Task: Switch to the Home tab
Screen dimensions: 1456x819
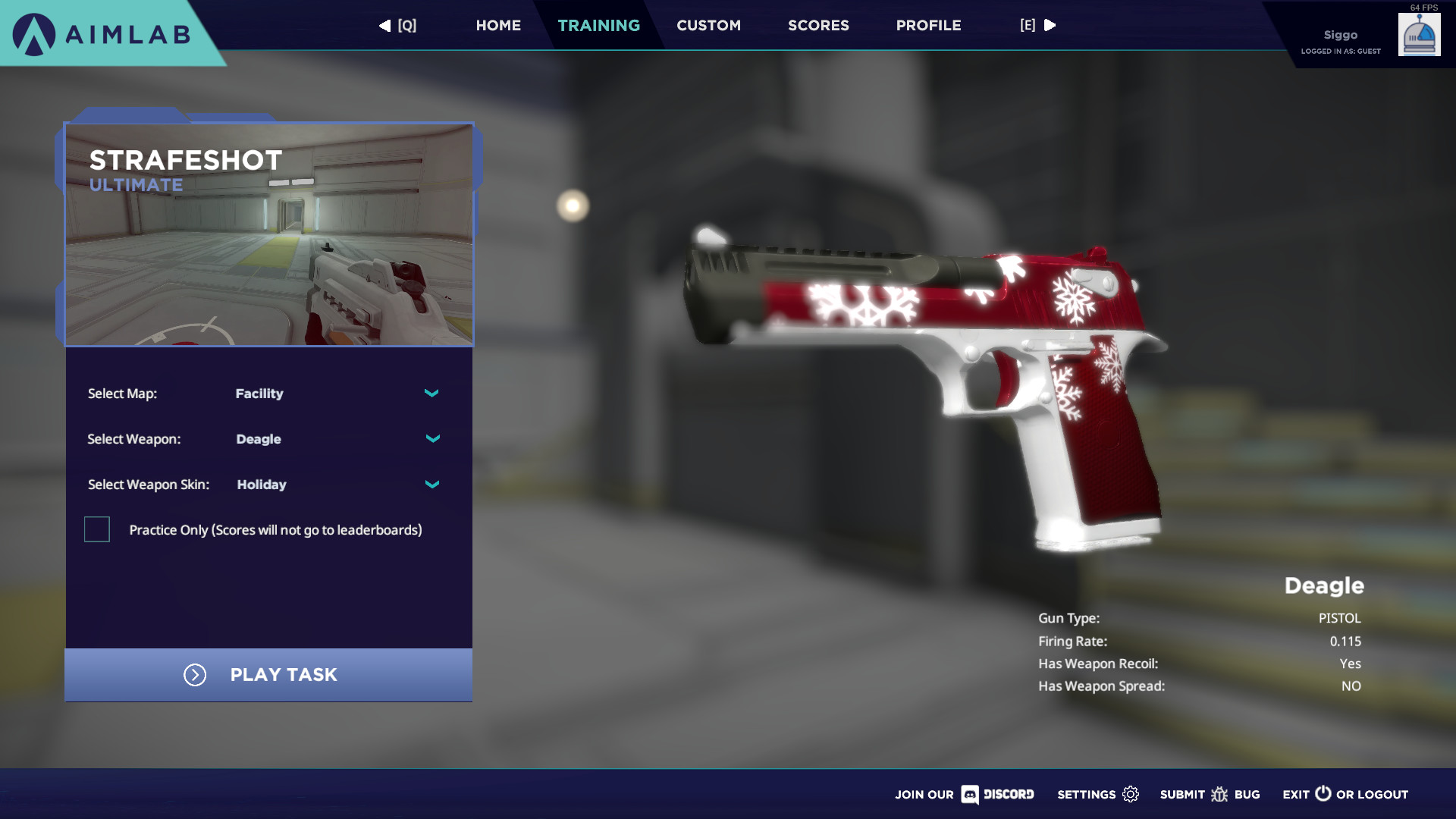Action: point(498,25)
